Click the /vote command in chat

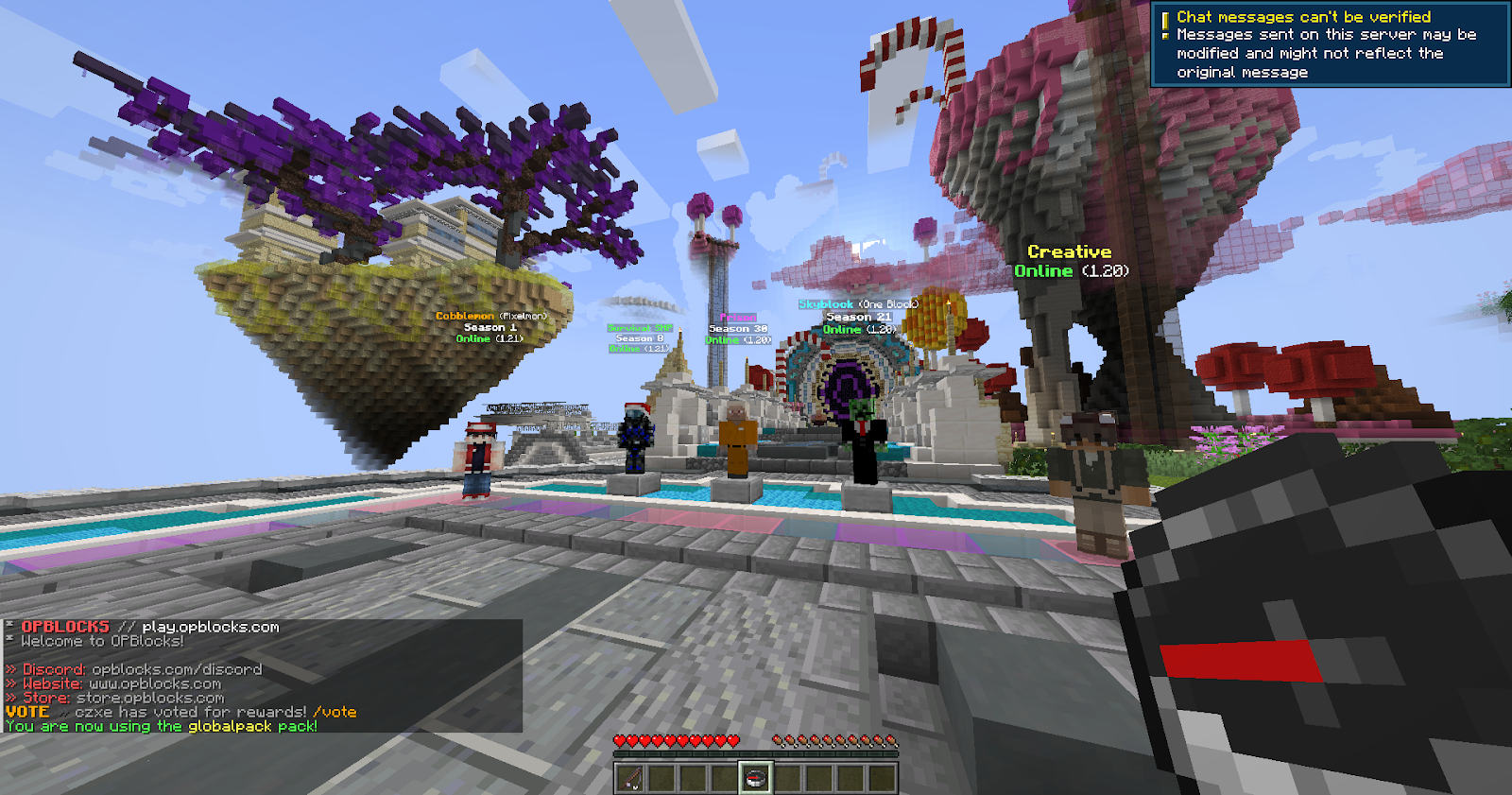[335, 712]
